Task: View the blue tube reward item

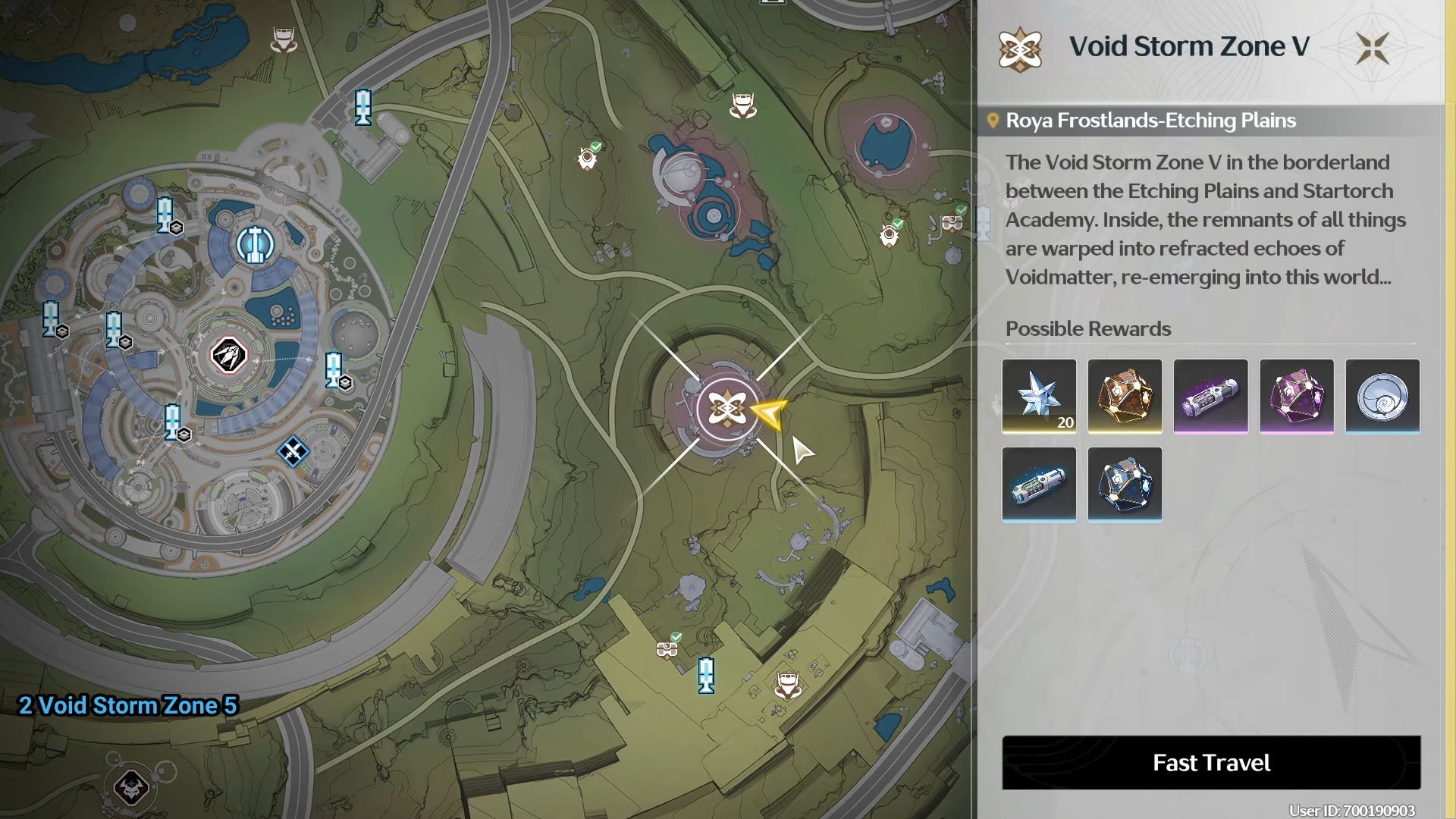Action: [1039, 484]
